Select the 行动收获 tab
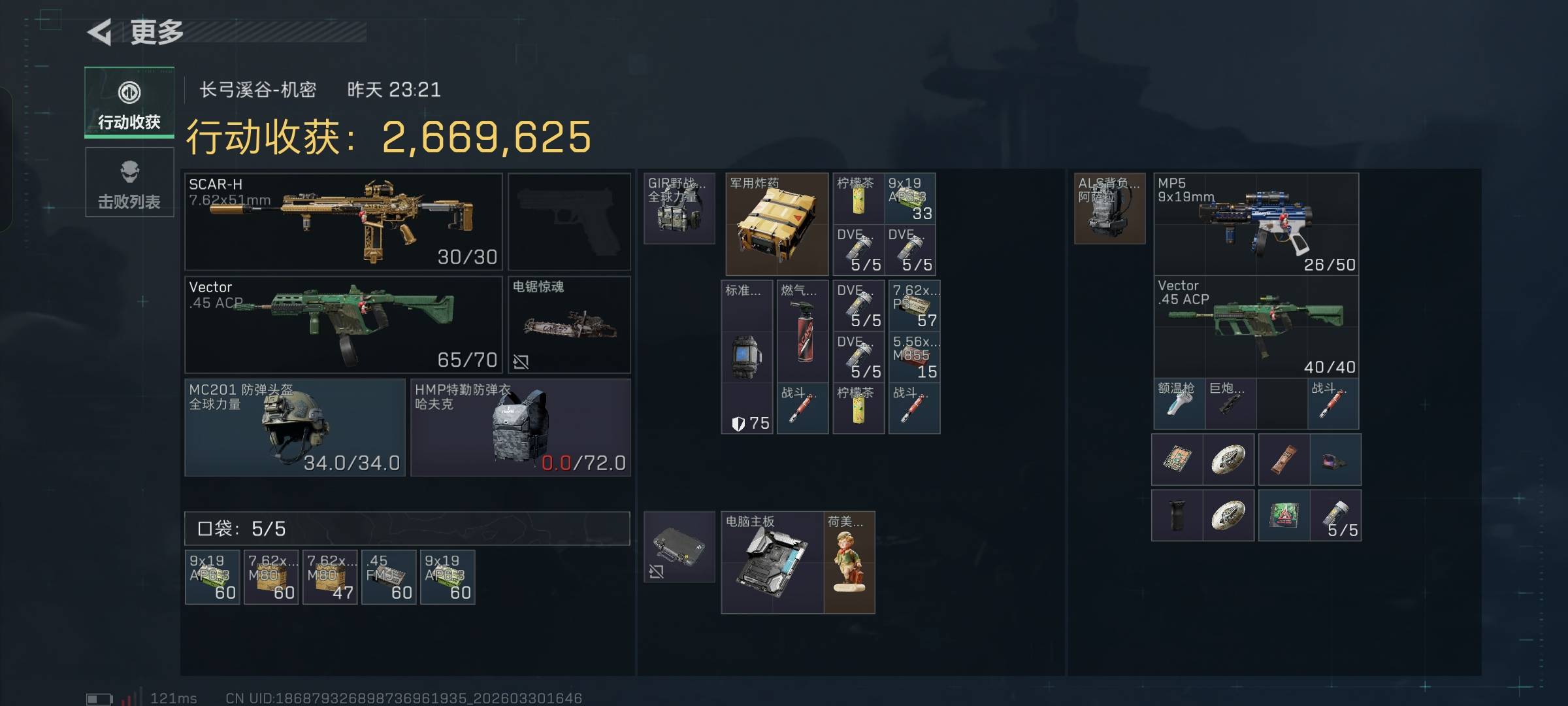This screenshot has height=706, width=1568. click(x=129, y=103)
